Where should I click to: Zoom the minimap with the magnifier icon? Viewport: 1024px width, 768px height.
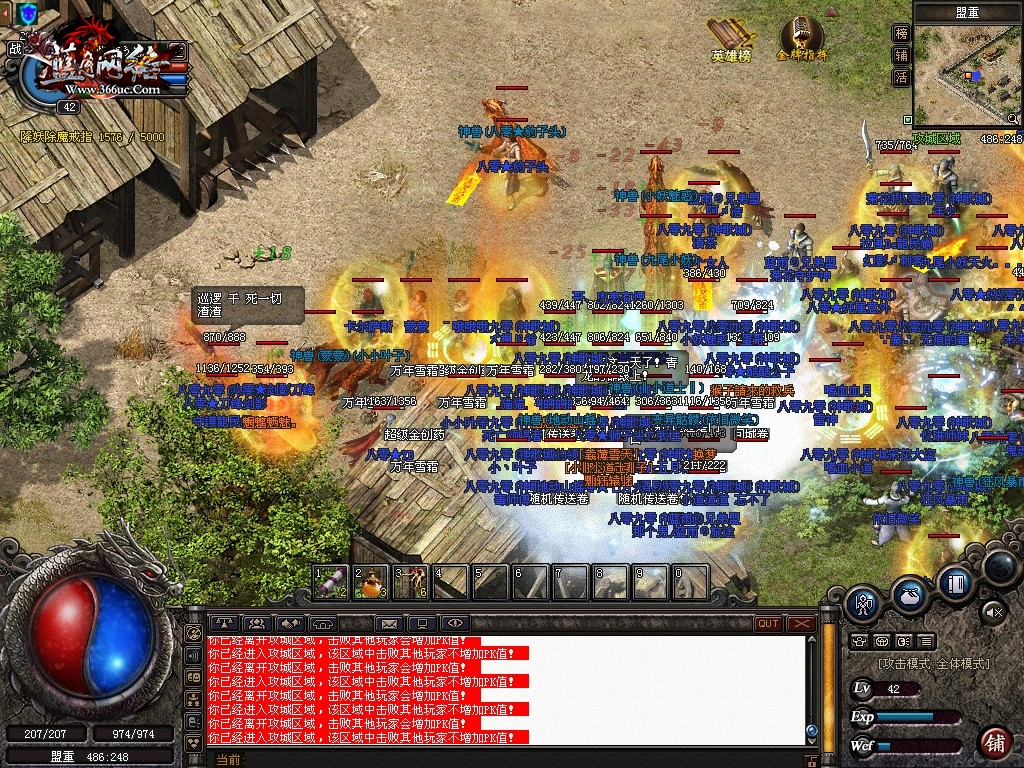1014,119
